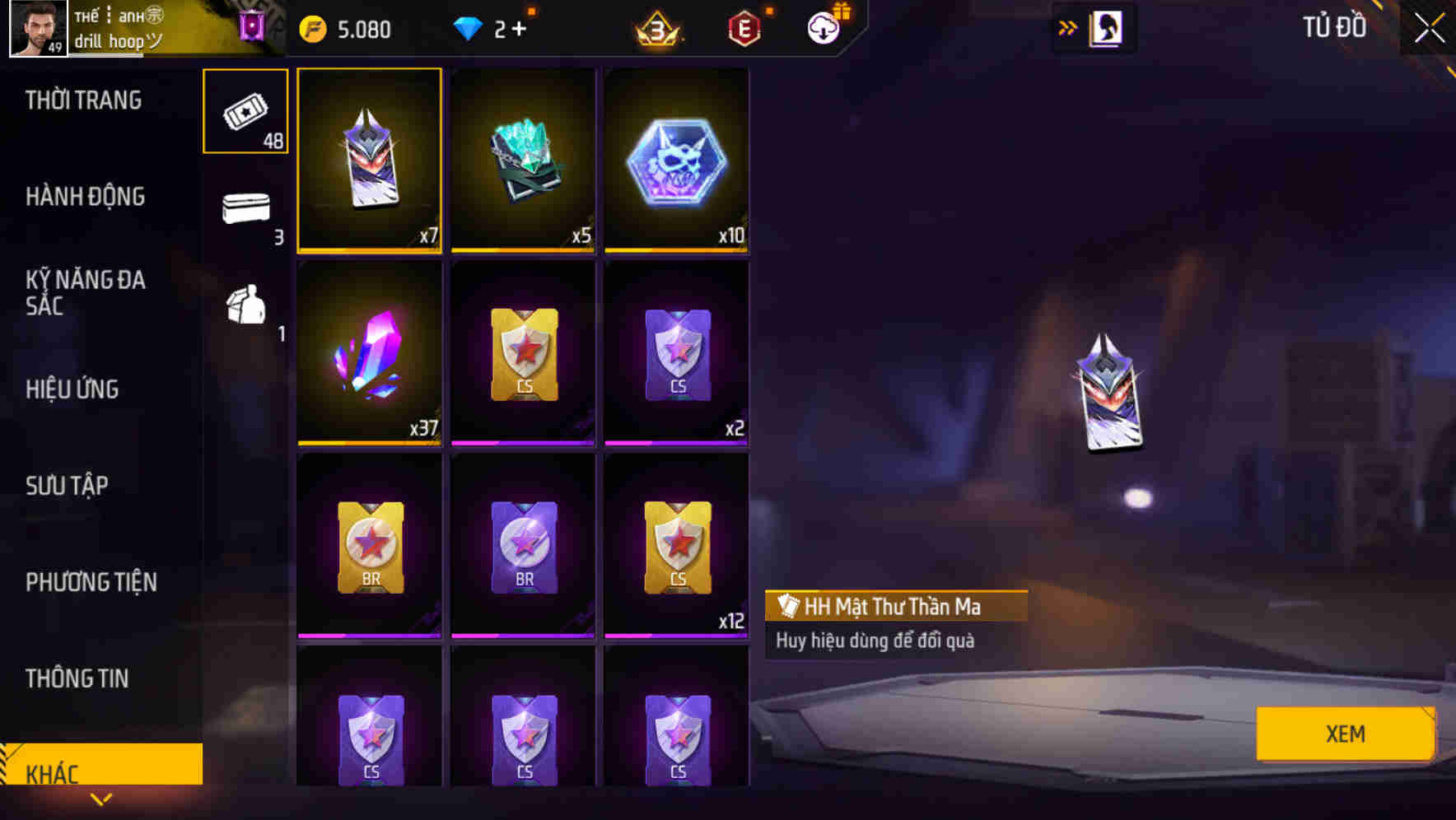Screen dimensions: 1456x820
Task: Open the gold rank crown badge
Action: click(655, 27)
